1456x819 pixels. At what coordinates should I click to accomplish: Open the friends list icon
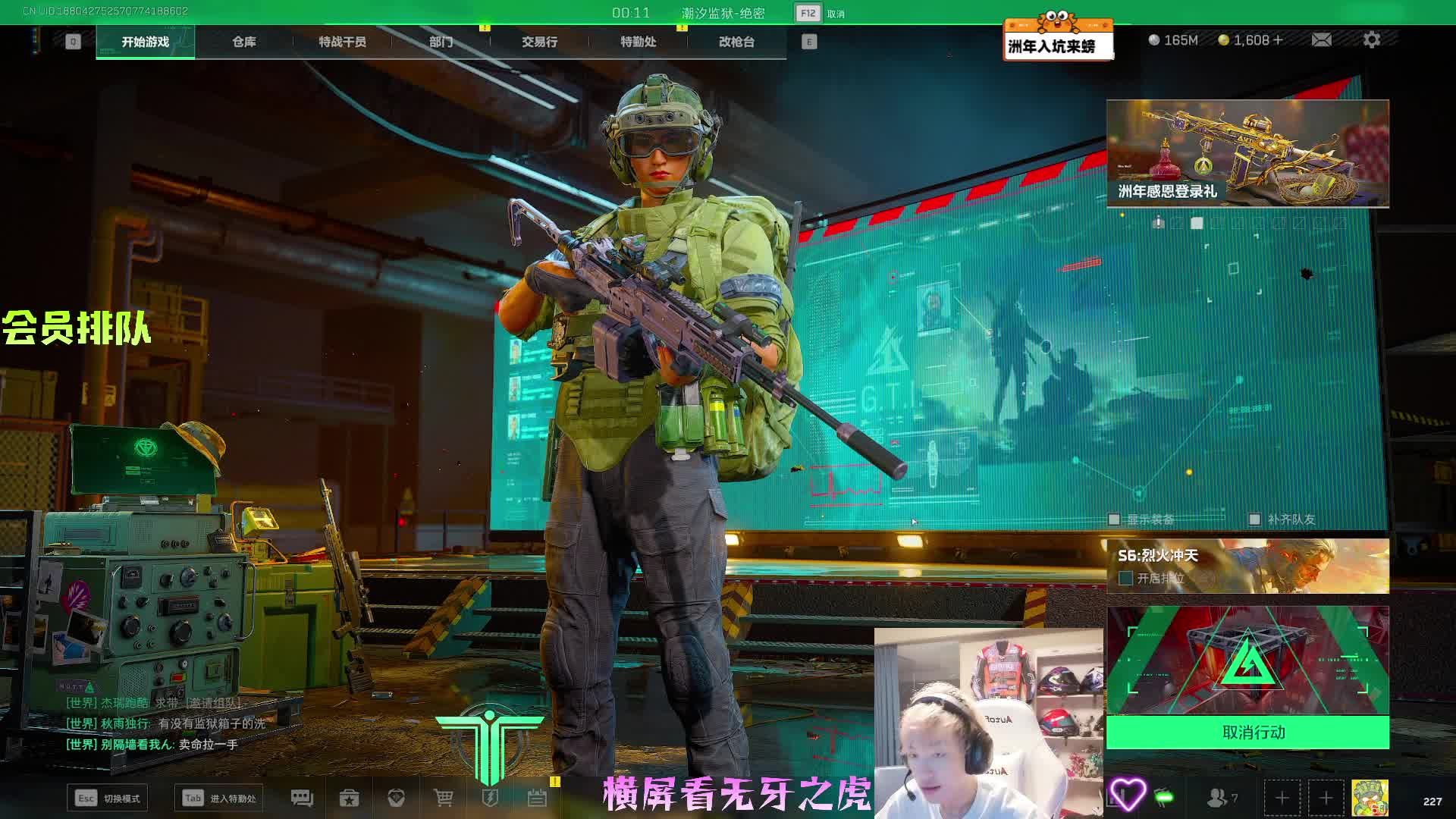click(x=1221, y=798)
